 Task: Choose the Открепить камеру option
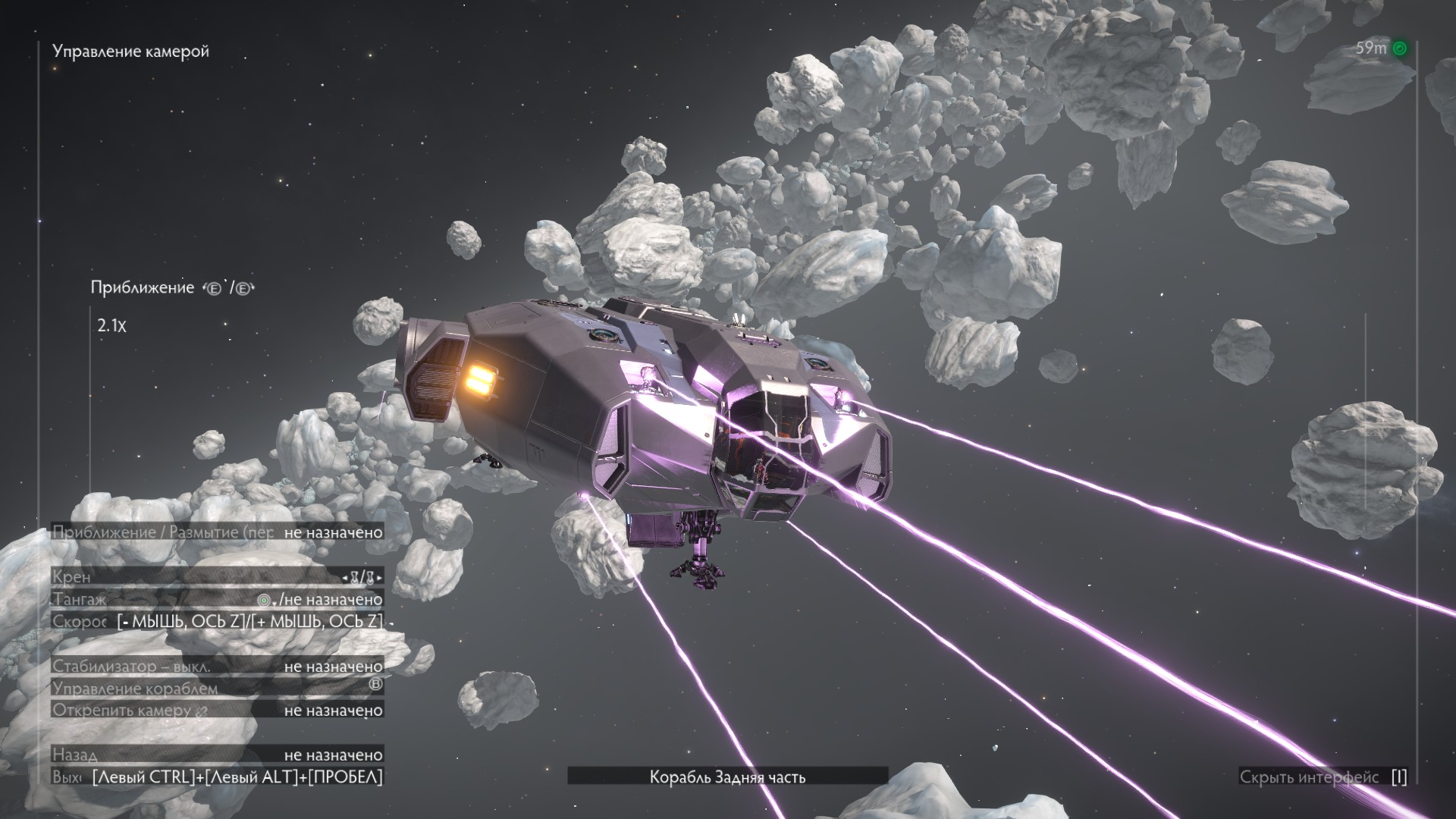pos(218,711)
